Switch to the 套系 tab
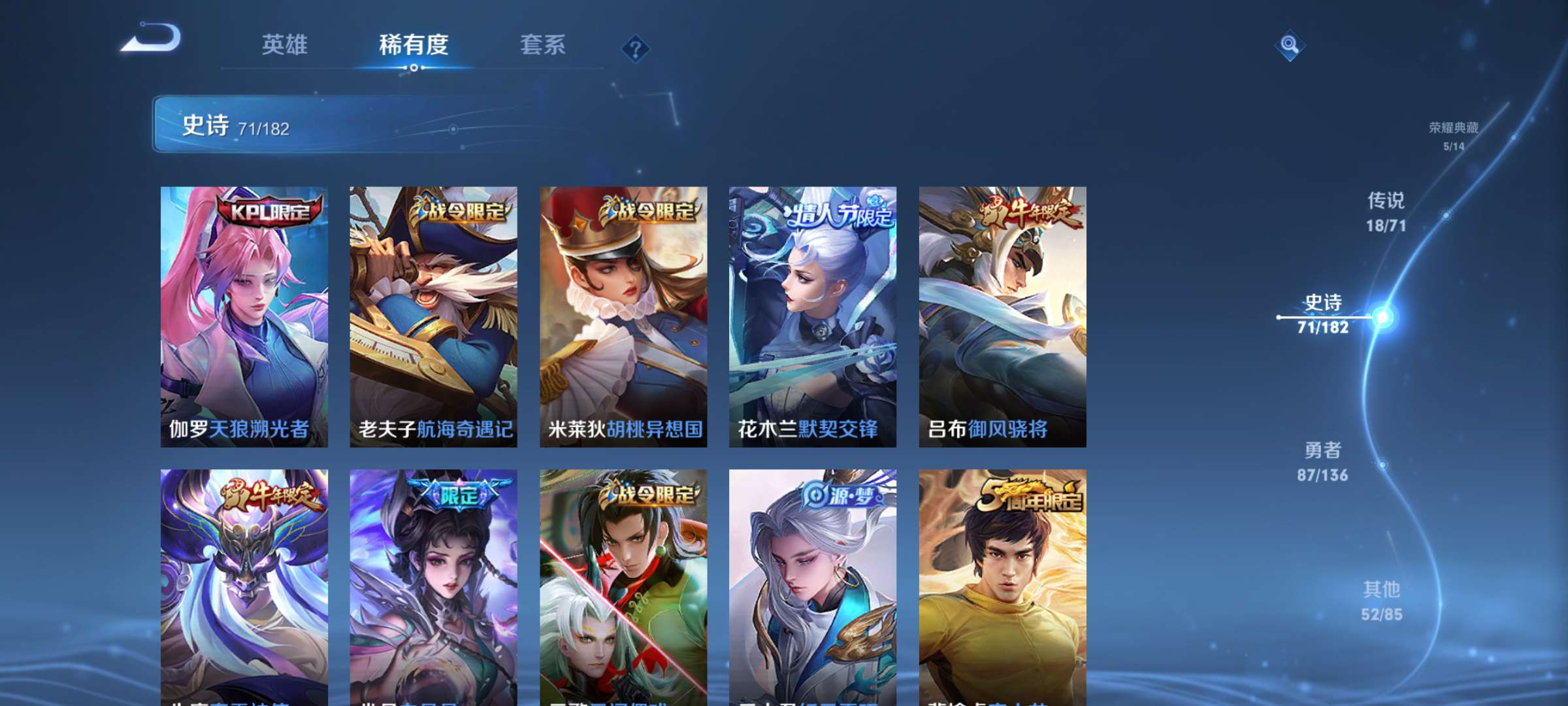1568x706 pixels. [543, 46]
